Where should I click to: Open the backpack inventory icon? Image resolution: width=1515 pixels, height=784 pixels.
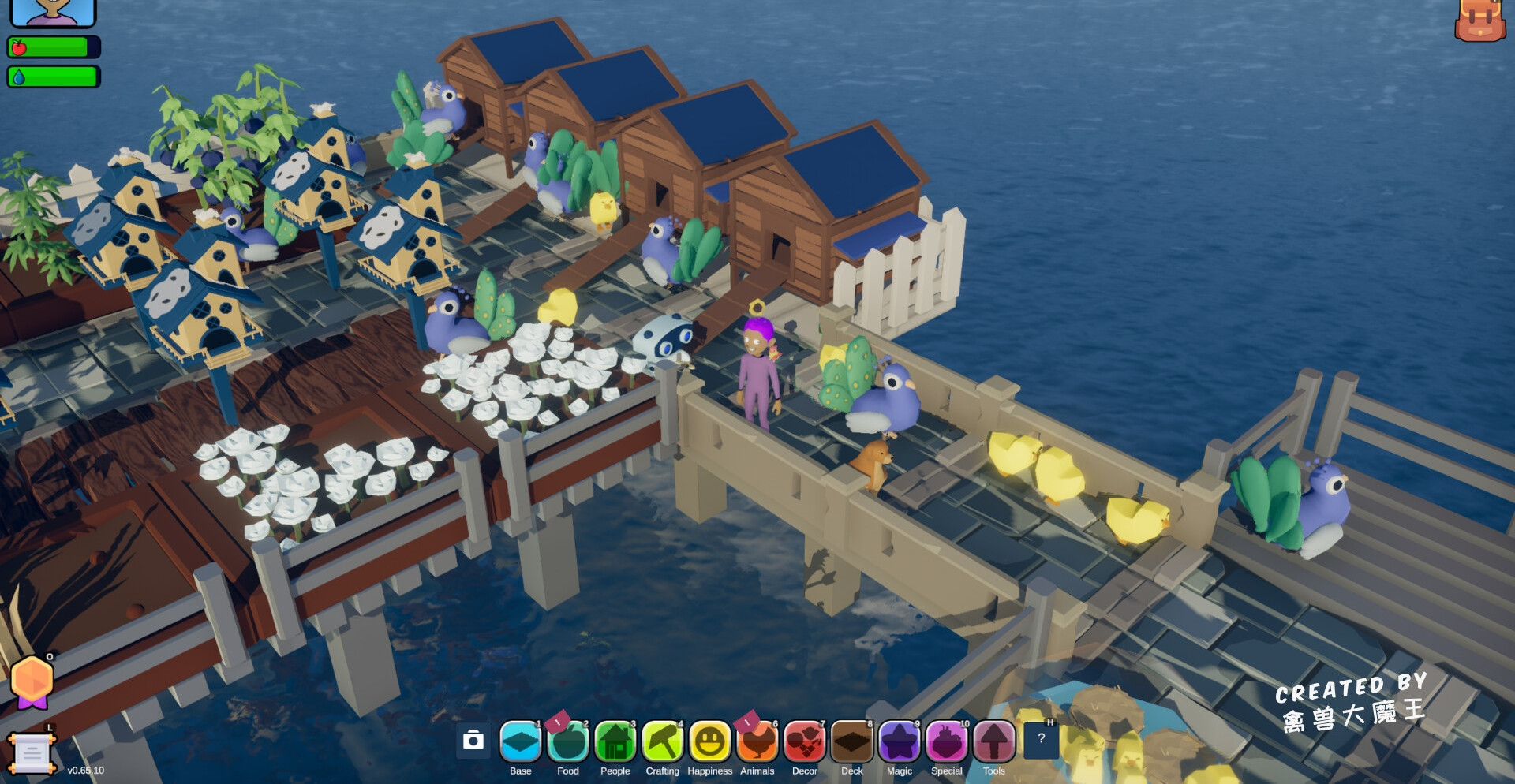pos(1479,20)
